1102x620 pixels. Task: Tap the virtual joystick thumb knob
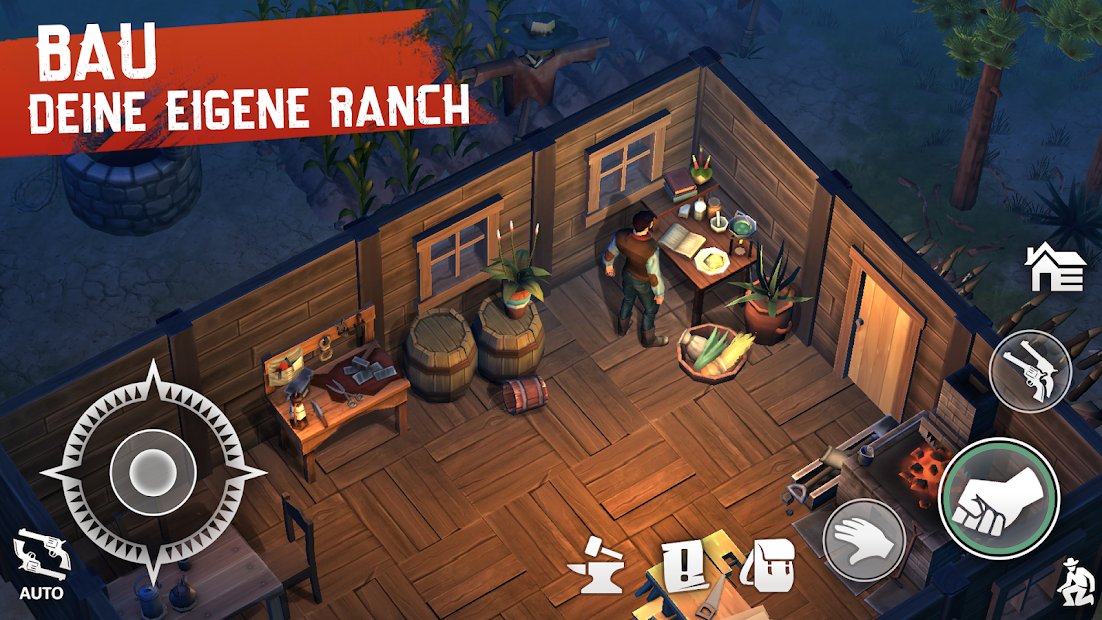(x=151, y=467)
